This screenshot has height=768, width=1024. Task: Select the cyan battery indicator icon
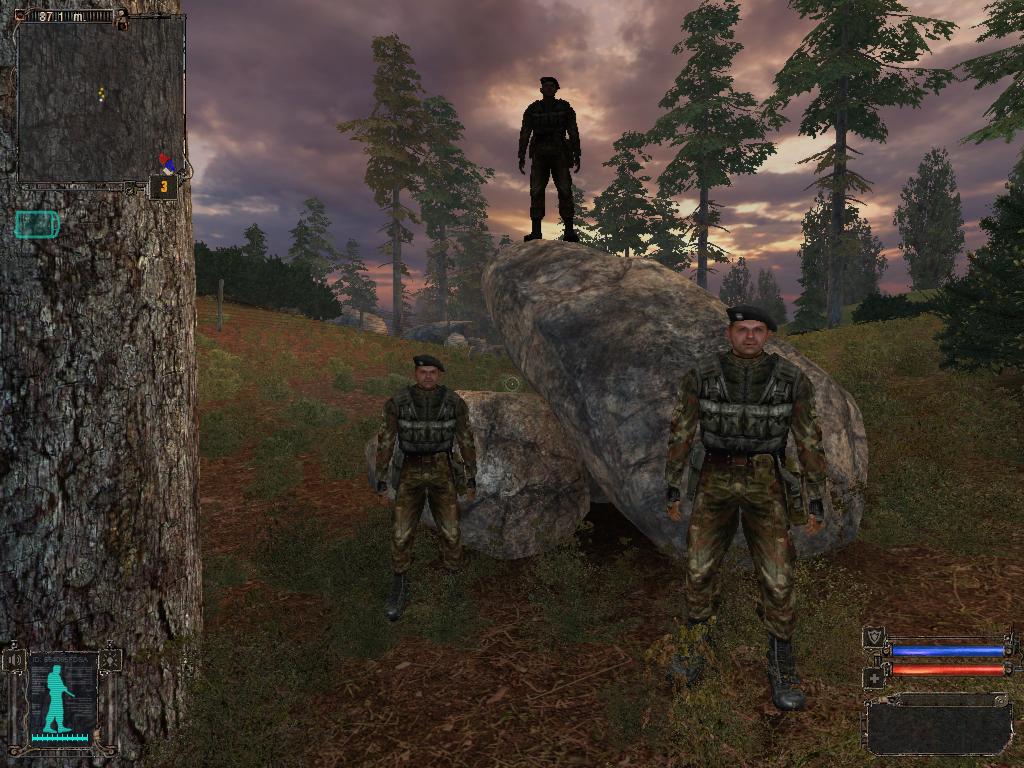[x=37, y=225]
